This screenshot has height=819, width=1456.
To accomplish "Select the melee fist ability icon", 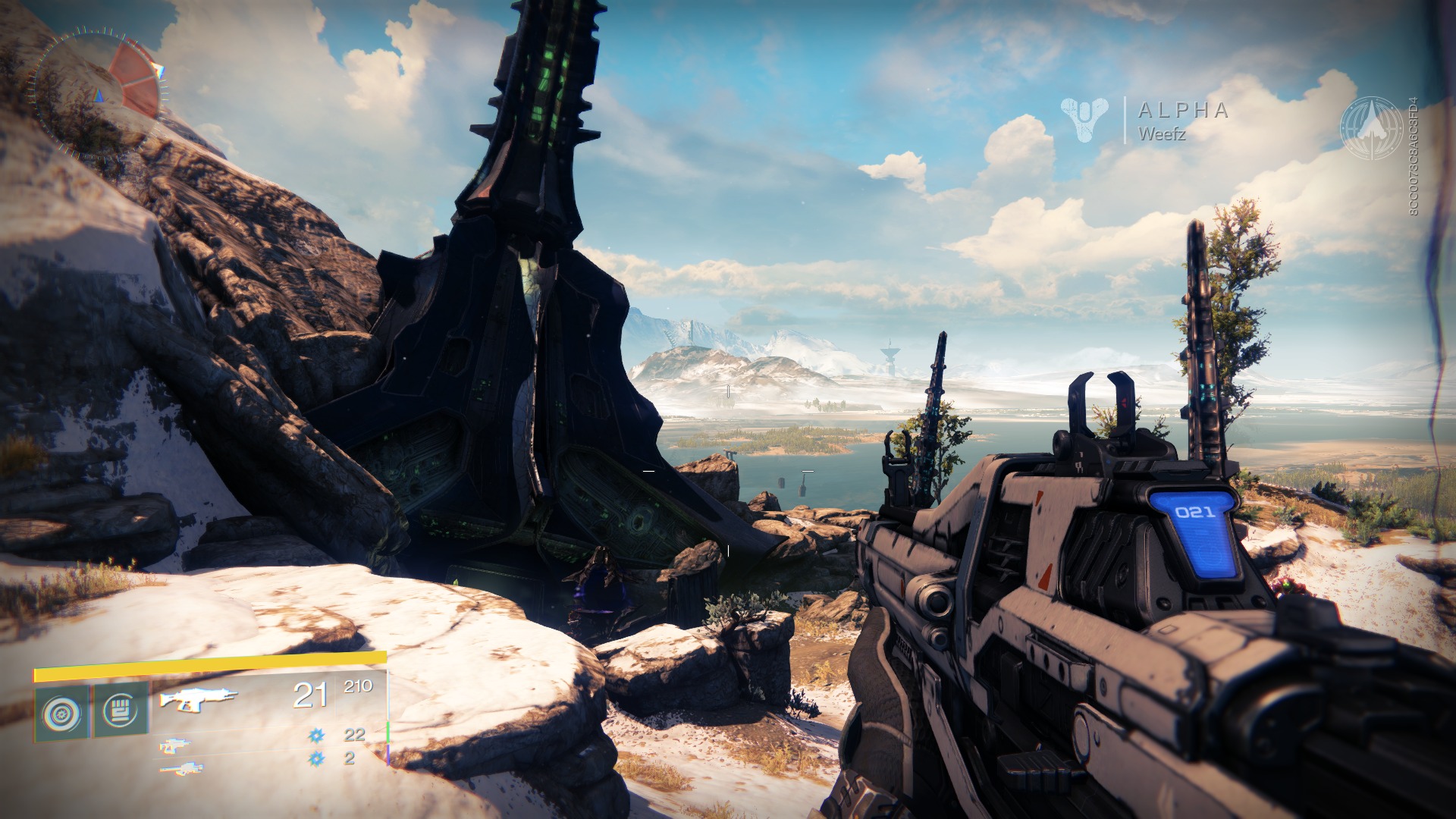I will [120, 711].
